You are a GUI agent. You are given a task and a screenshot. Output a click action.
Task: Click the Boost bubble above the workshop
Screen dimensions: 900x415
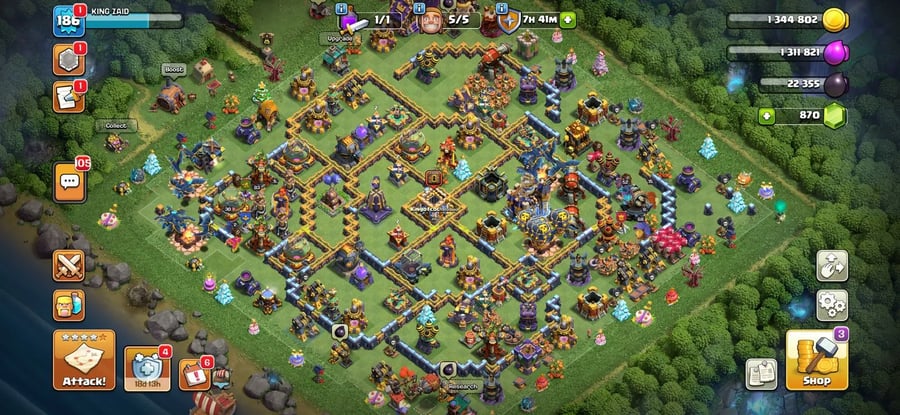click(172, 69)
